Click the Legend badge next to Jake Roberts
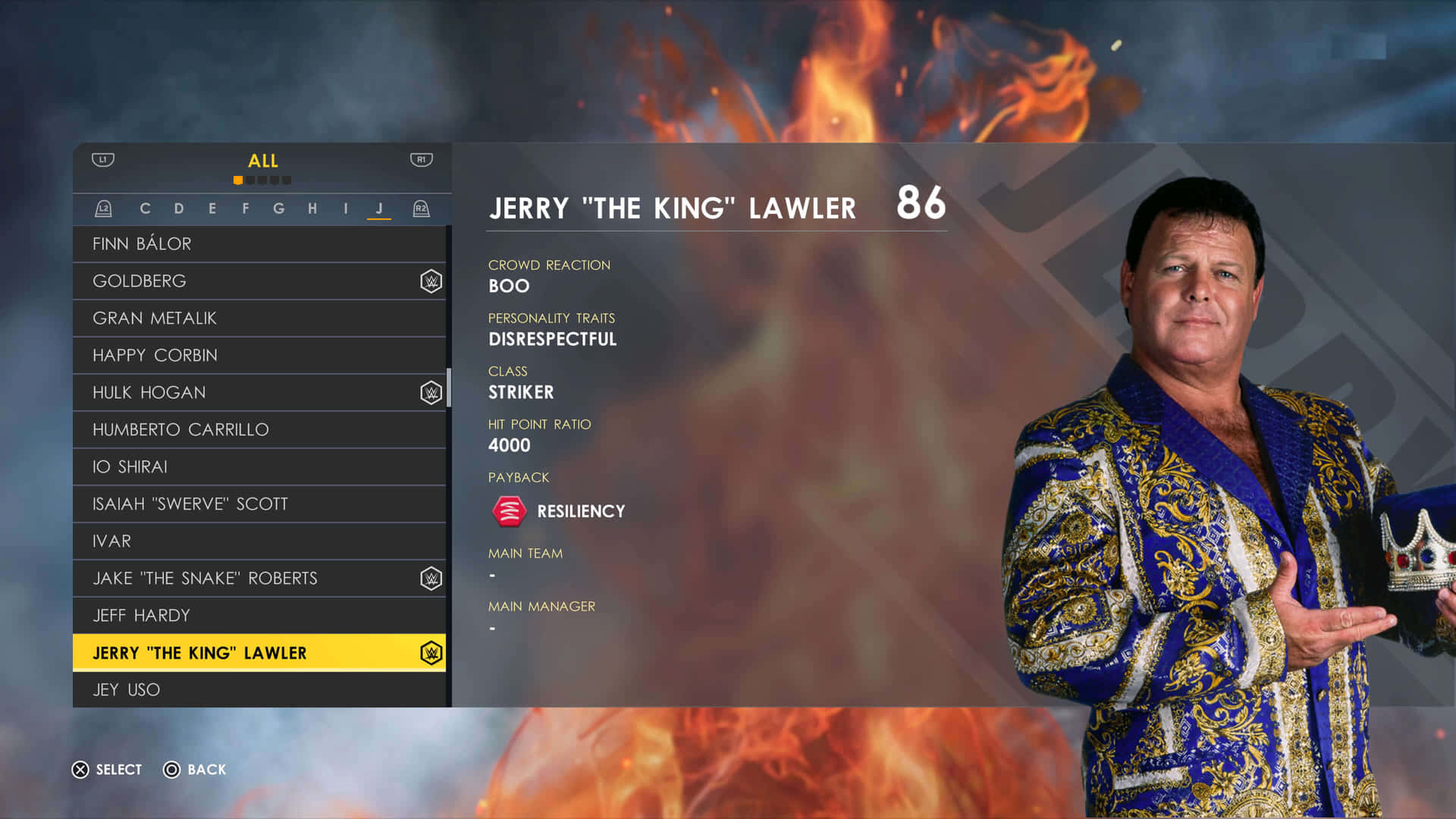The image size is (1456, 819). click(x=430, y=578)
